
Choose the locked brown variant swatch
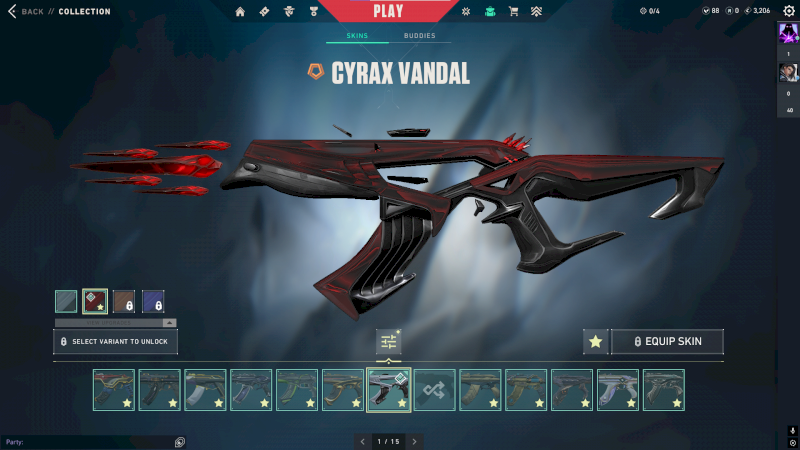pyautogui.click(x=124, y=301)
